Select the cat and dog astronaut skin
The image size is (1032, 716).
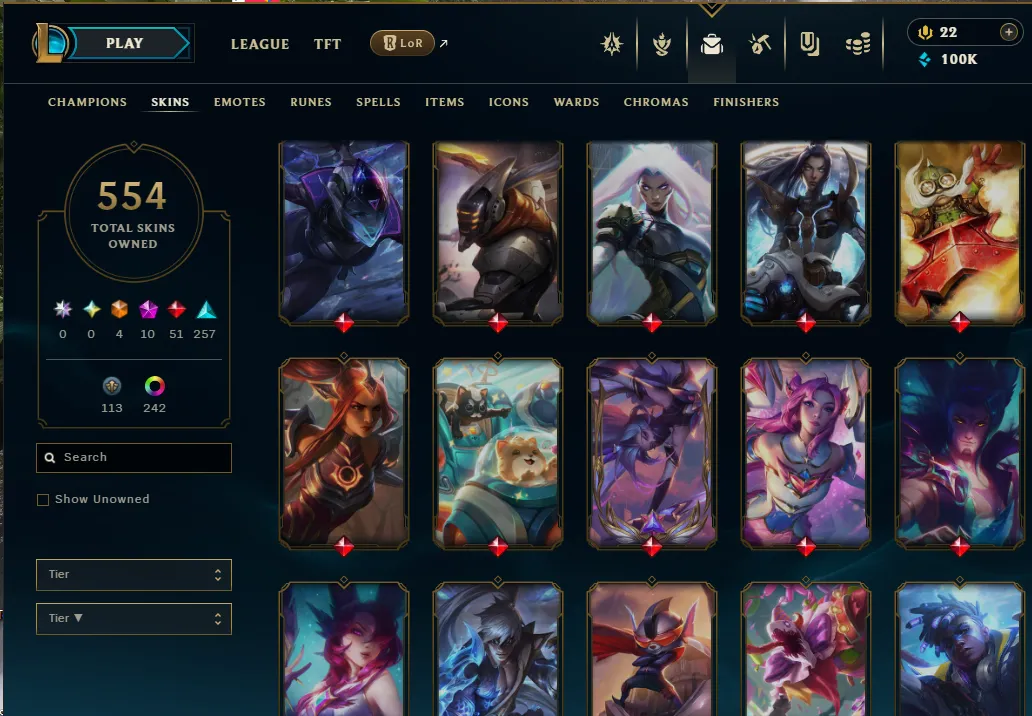coord(498,452)
